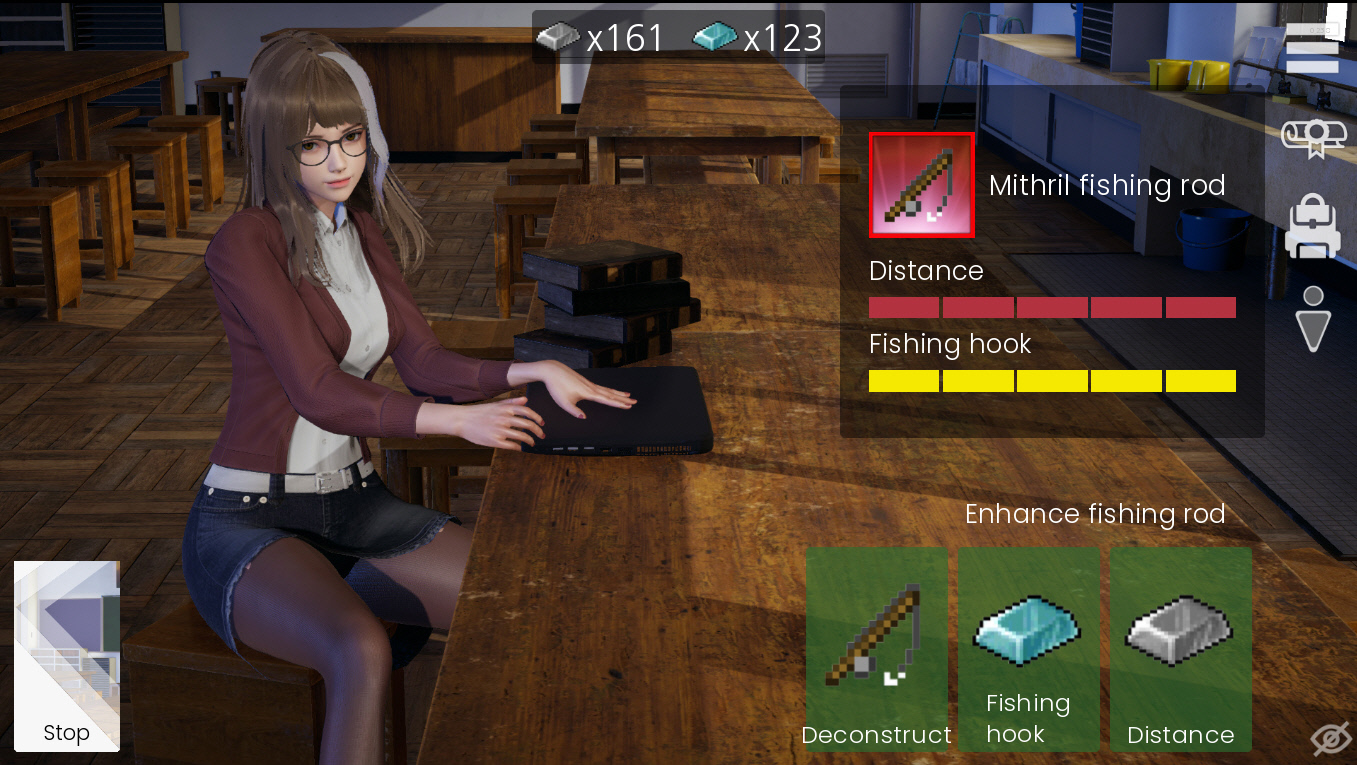The image size is (1357, 765).
Task: Toggle the Fishing hook upgrade tile
Action: click(1028, 649)
